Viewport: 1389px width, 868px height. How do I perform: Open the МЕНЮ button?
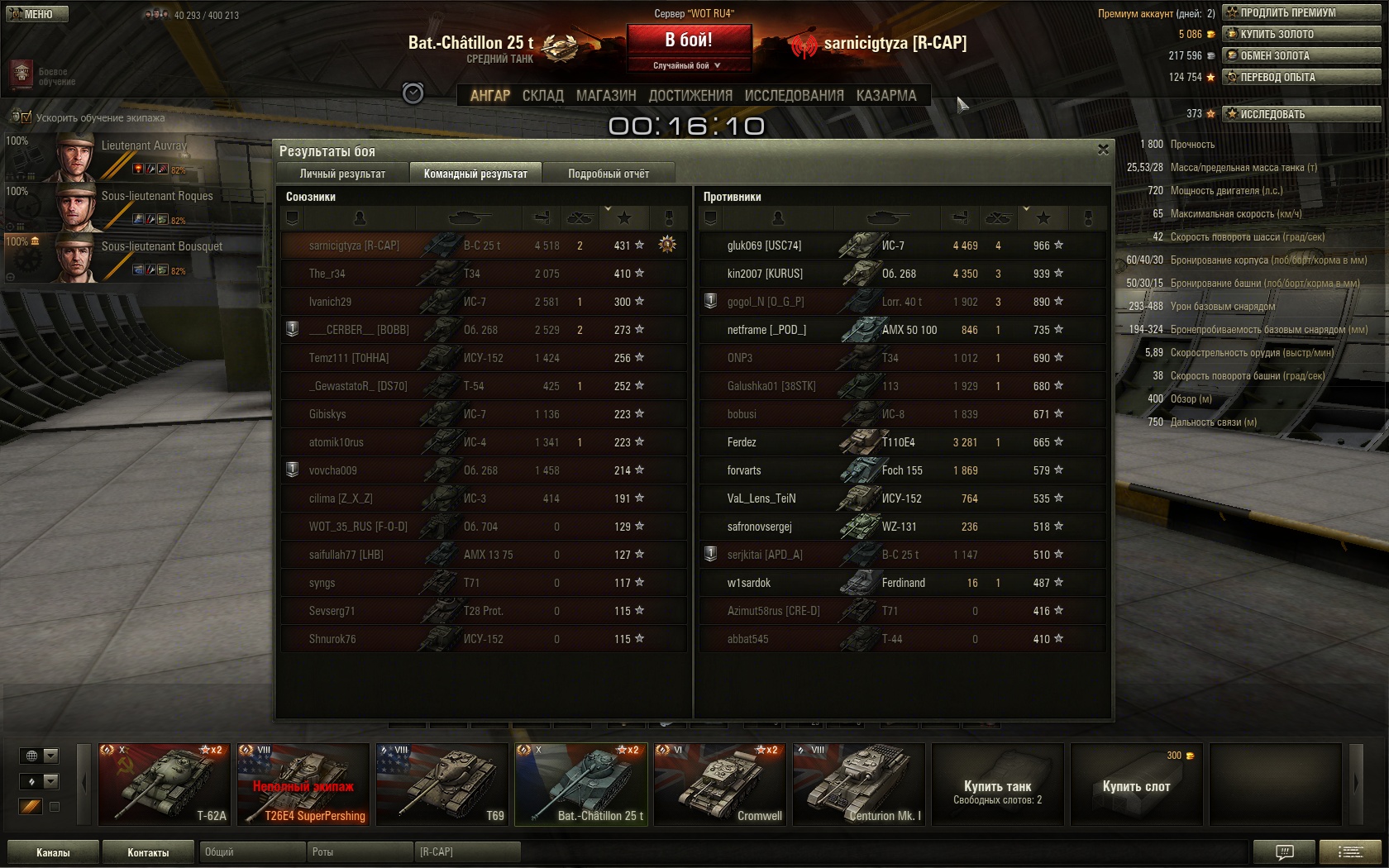pos(37,14)
